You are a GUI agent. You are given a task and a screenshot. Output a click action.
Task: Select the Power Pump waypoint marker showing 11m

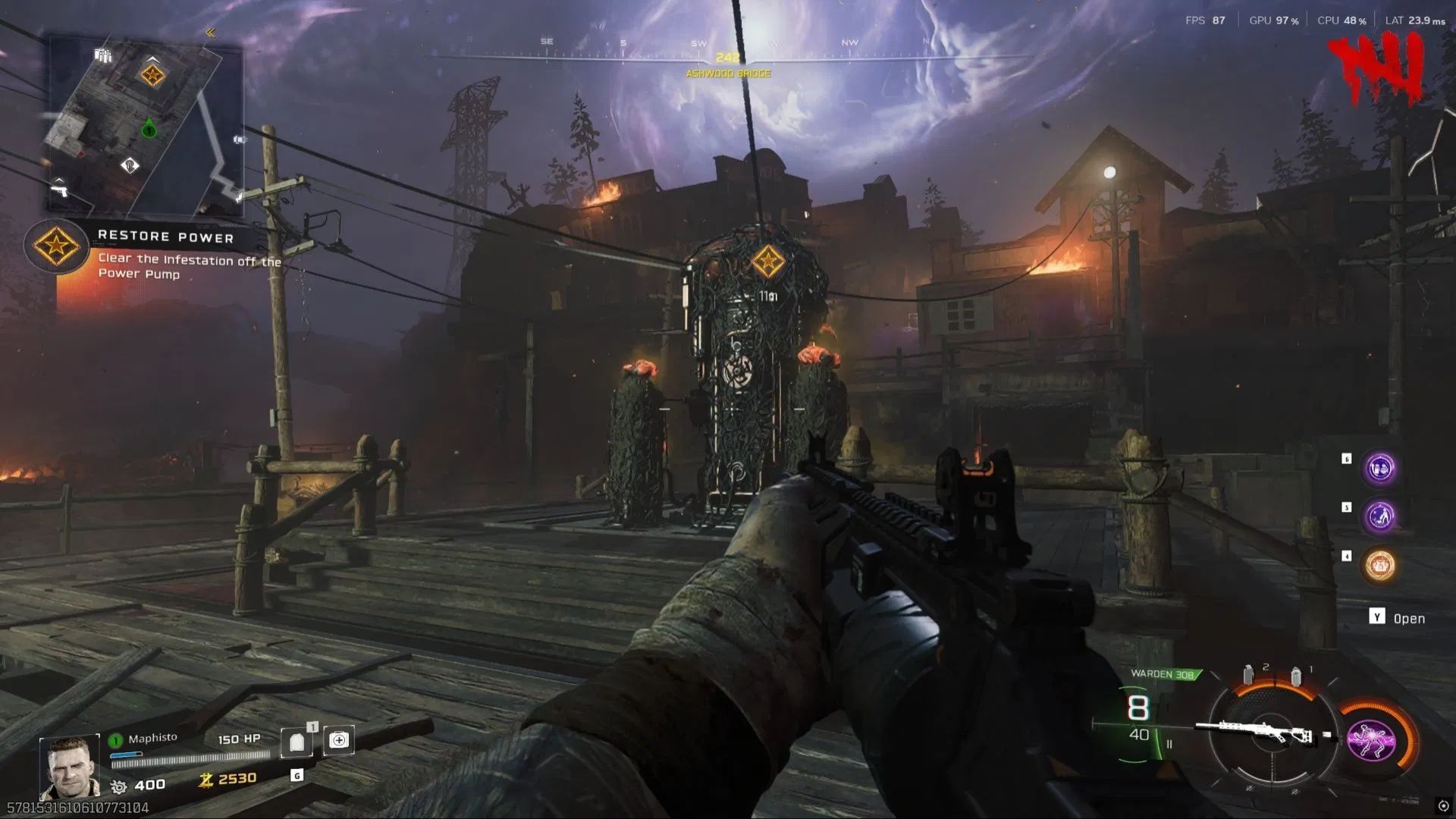pos(767,262)
